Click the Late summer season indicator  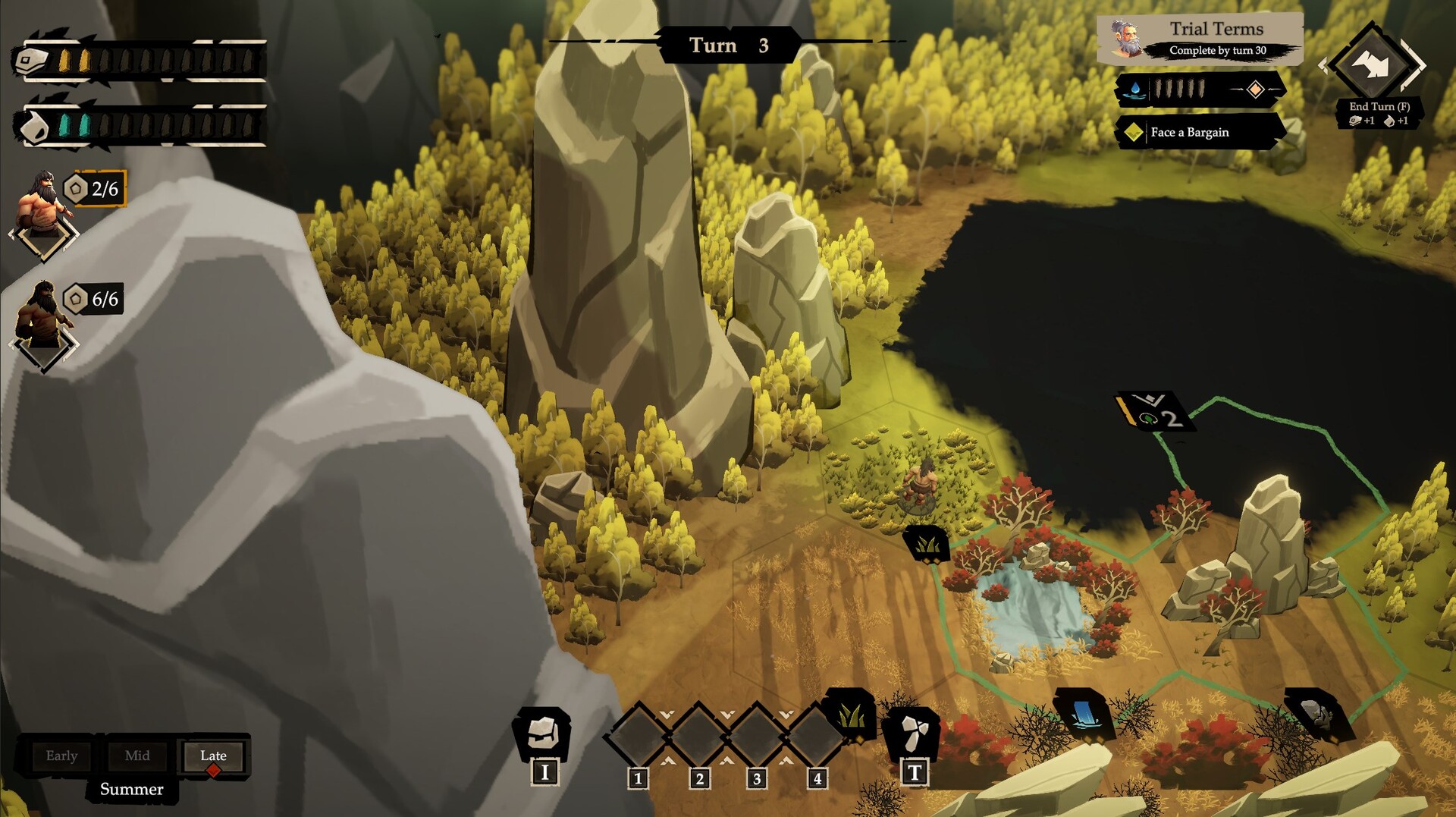(213, 756)
